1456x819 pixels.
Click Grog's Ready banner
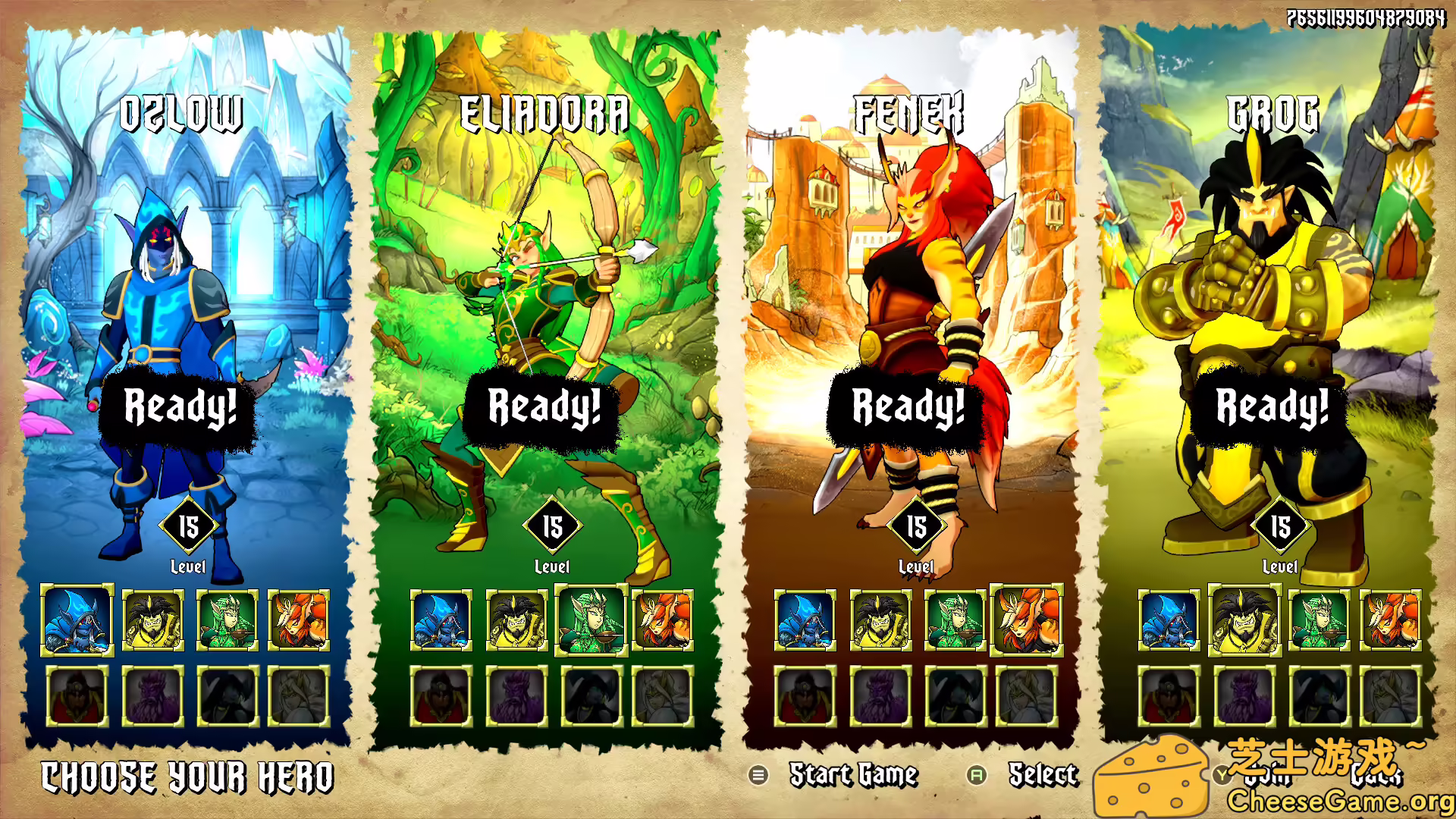1270,410
